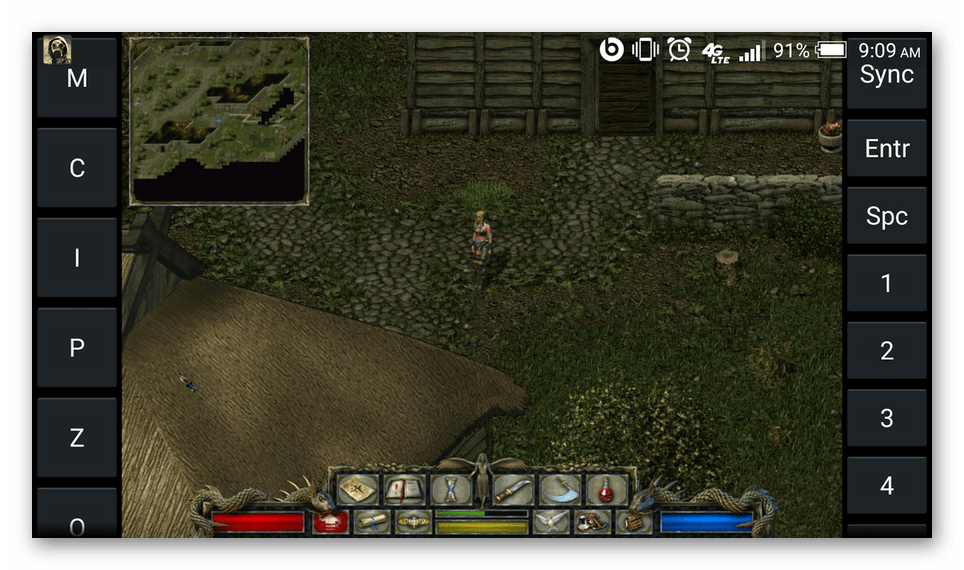Tap the number 1 key button
This screenshot has width=964, height=570.
(886, 283)
